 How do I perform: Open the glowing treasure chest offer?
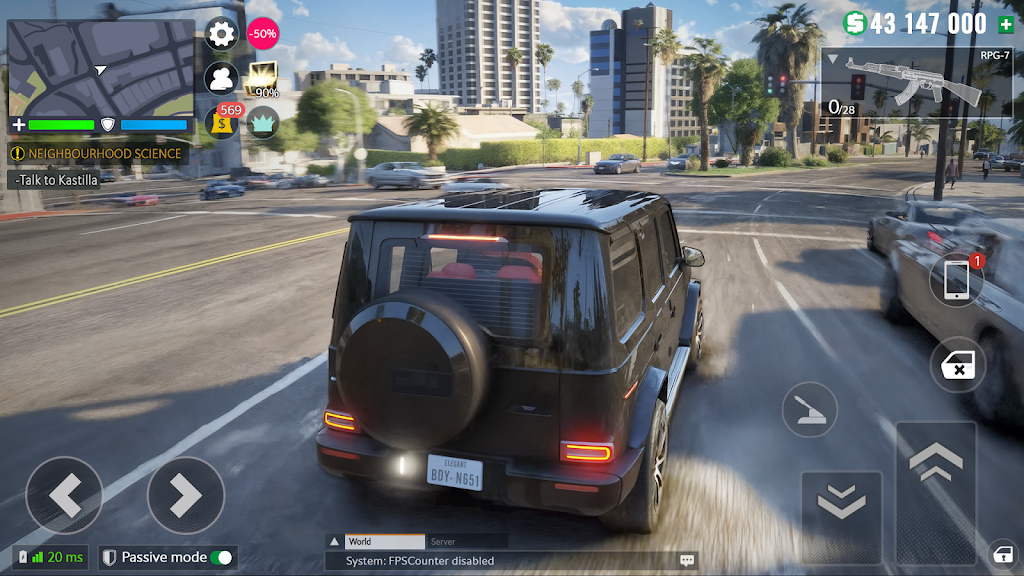(263, 79)
